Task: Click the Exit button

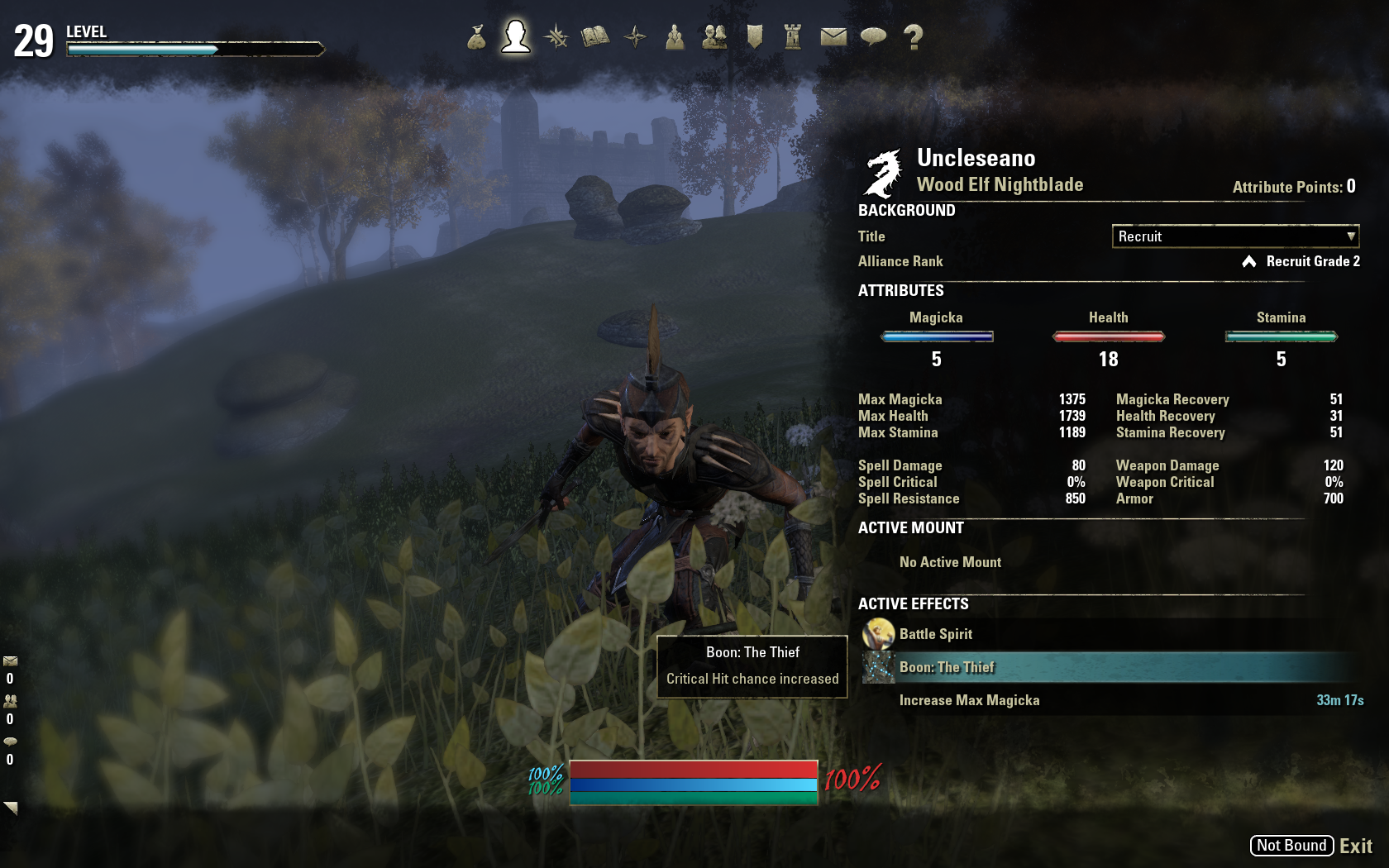Action: click(x=1355, y=846)
